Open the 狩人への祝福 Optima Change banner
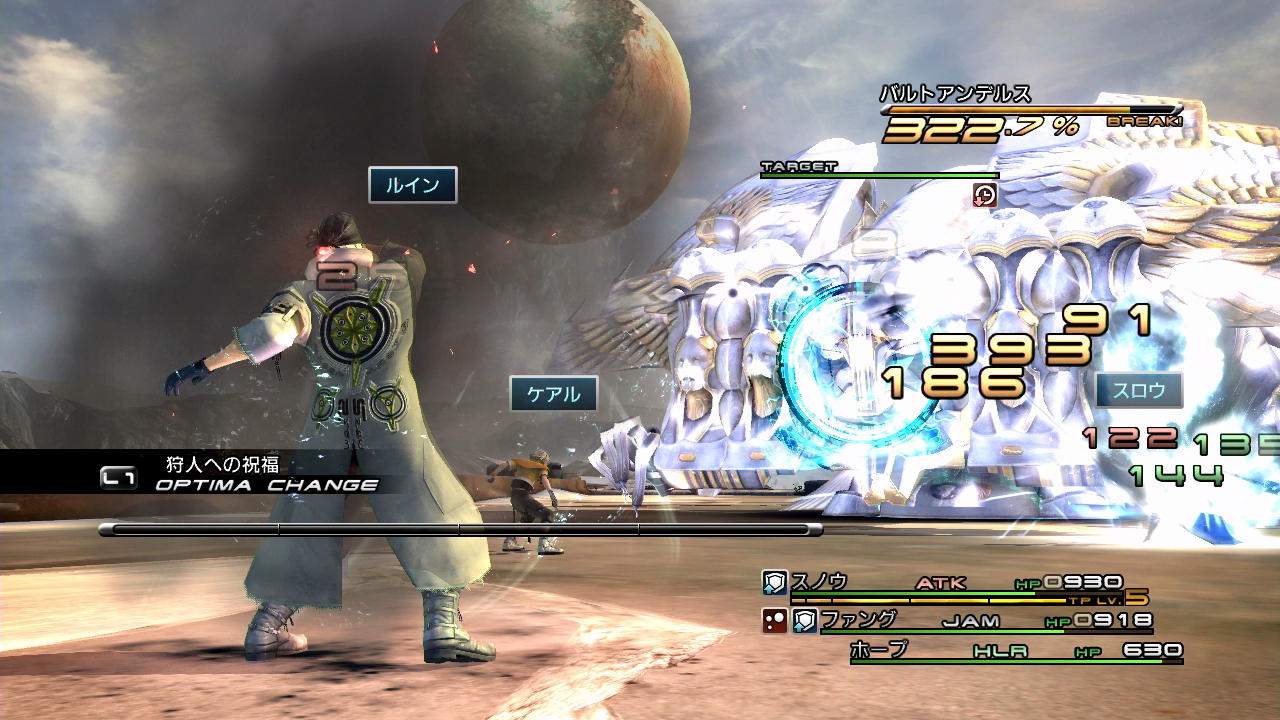The width and height of the screenshot is (1280, 720). pos(240,474)
